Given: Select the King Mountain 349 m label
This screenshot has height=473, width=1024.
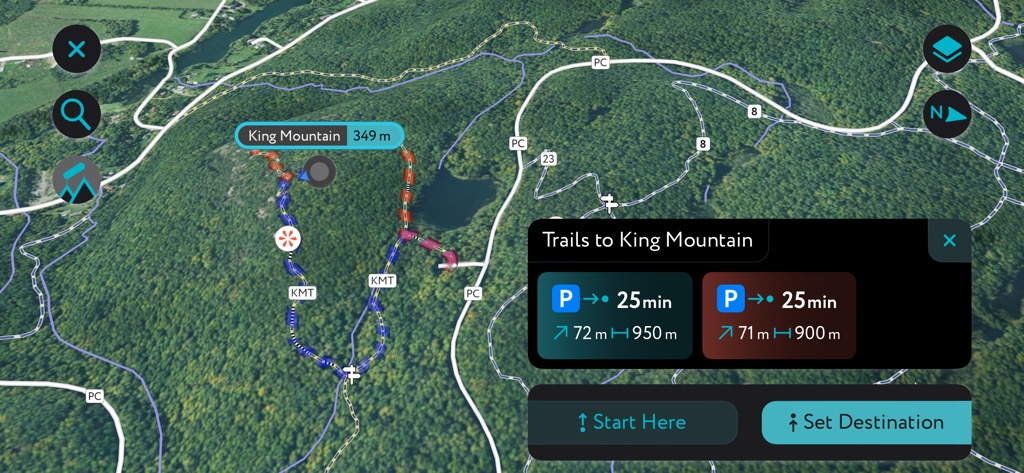Looking at the screenshot, I should tap(319, 136).
